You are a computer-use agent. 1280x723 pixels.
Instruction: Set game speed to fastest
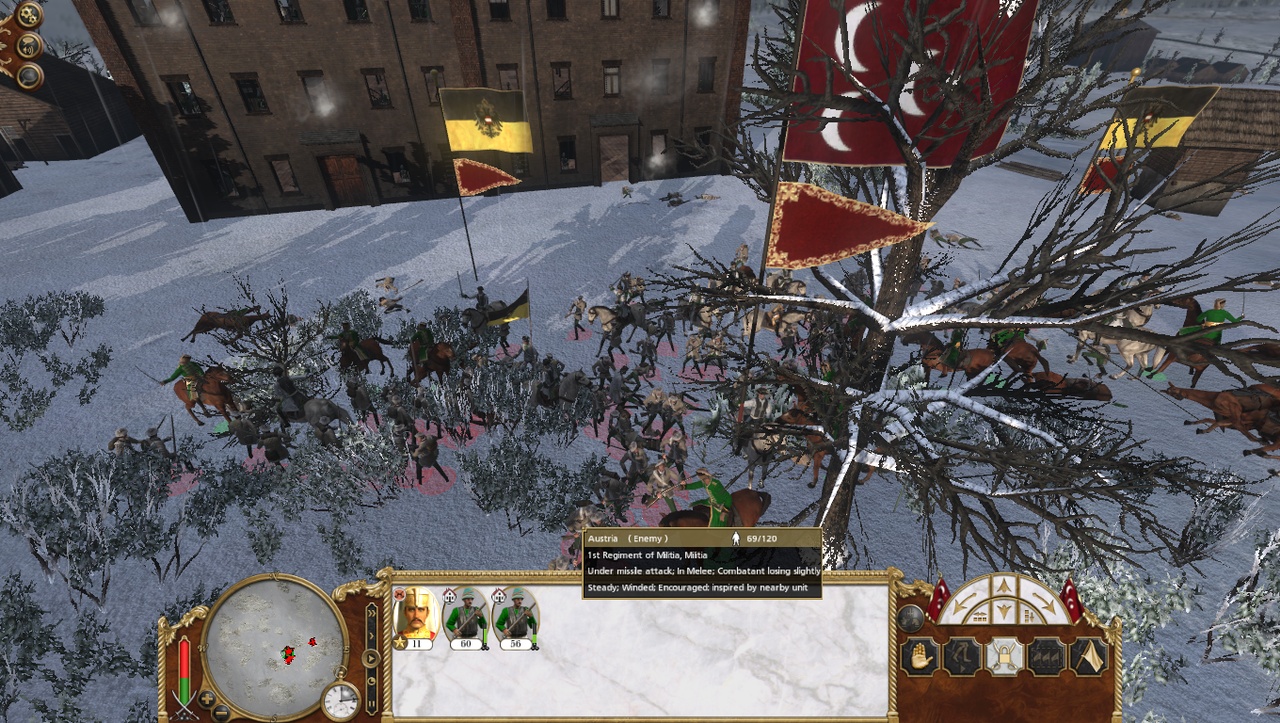[x=371, y=611]
